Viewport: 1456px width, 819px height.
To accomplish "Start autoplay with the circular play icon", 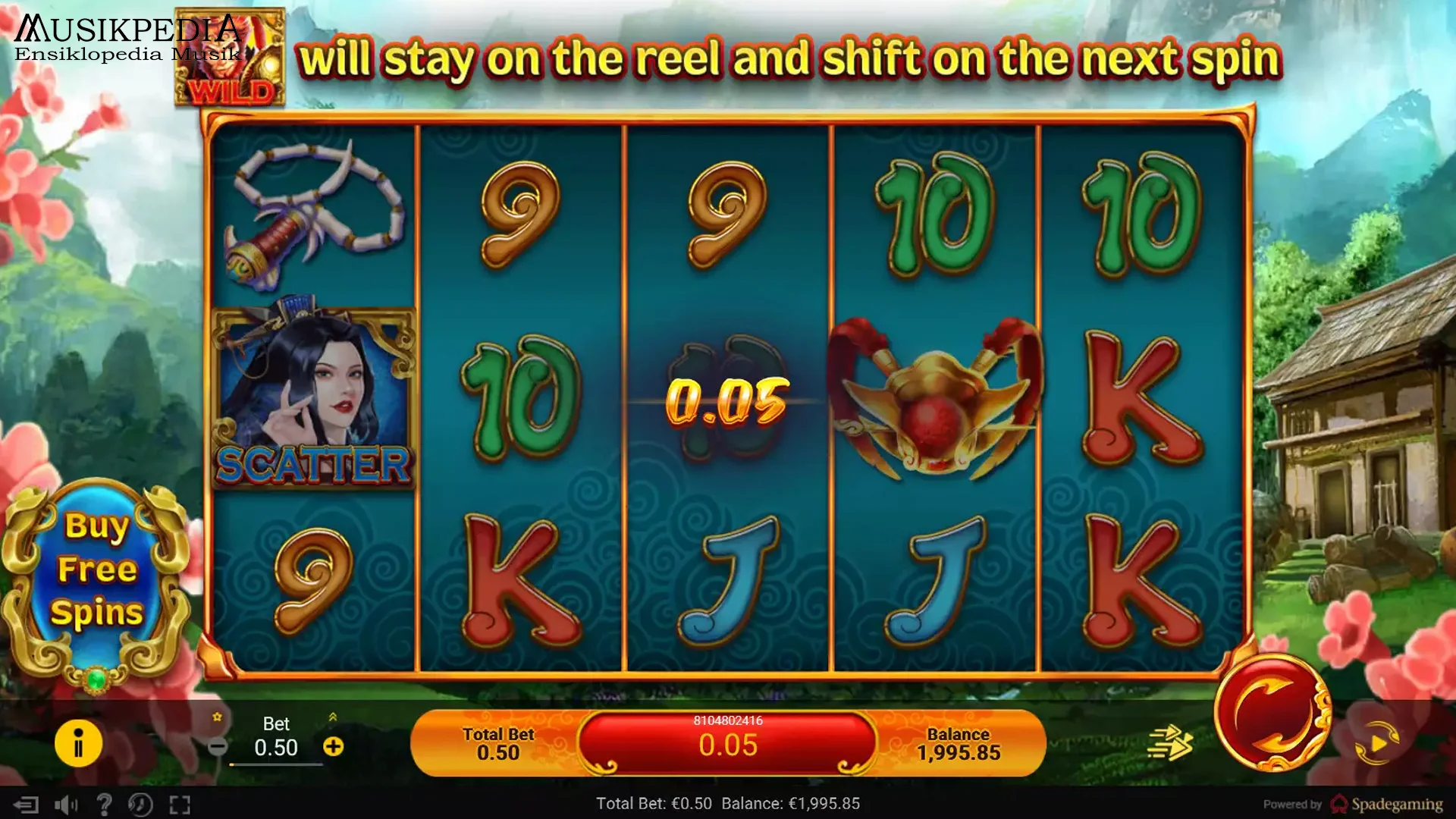I will point(1377,743).
